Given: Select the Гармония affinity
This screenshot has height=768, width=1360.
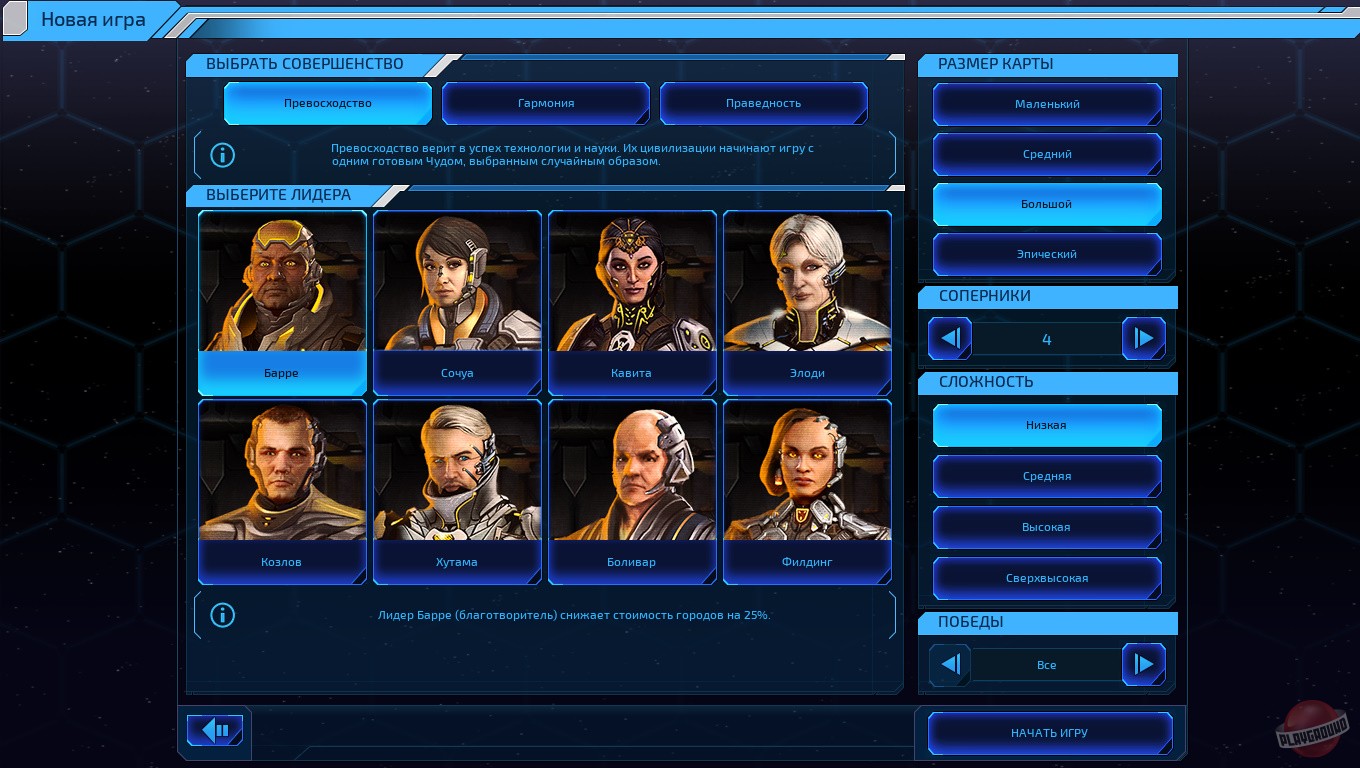Looking at the screenshot, I should pyautogui.click(x=546, y=103).
